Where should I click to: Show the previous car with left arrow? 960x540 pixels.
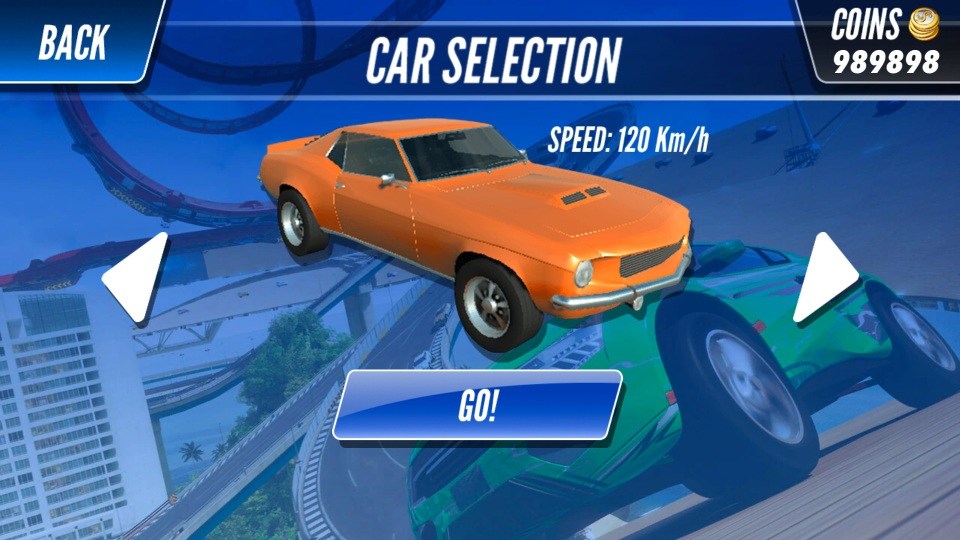tap(138, 277)
